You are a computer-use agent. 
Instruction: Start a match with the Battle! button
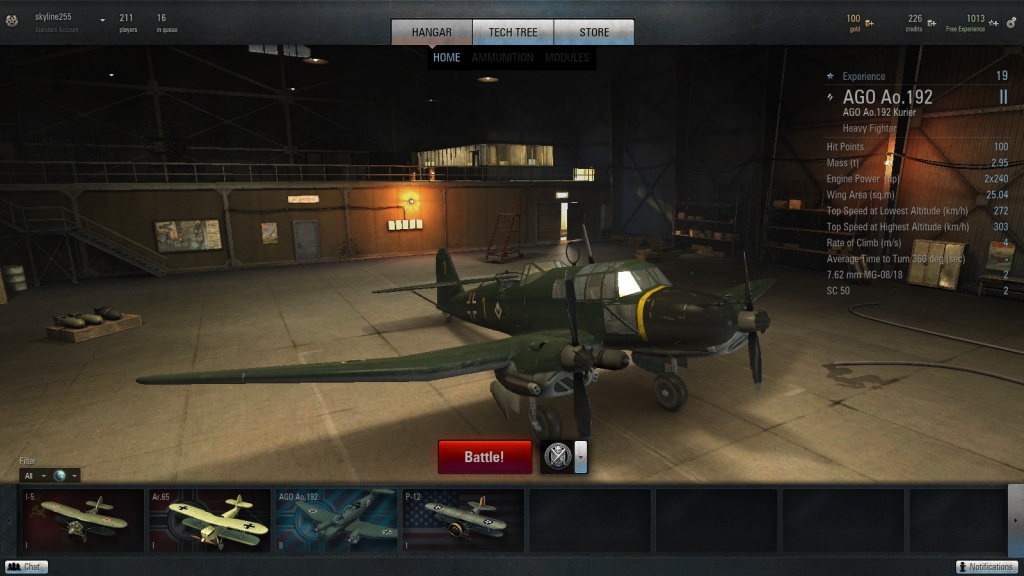485,457
